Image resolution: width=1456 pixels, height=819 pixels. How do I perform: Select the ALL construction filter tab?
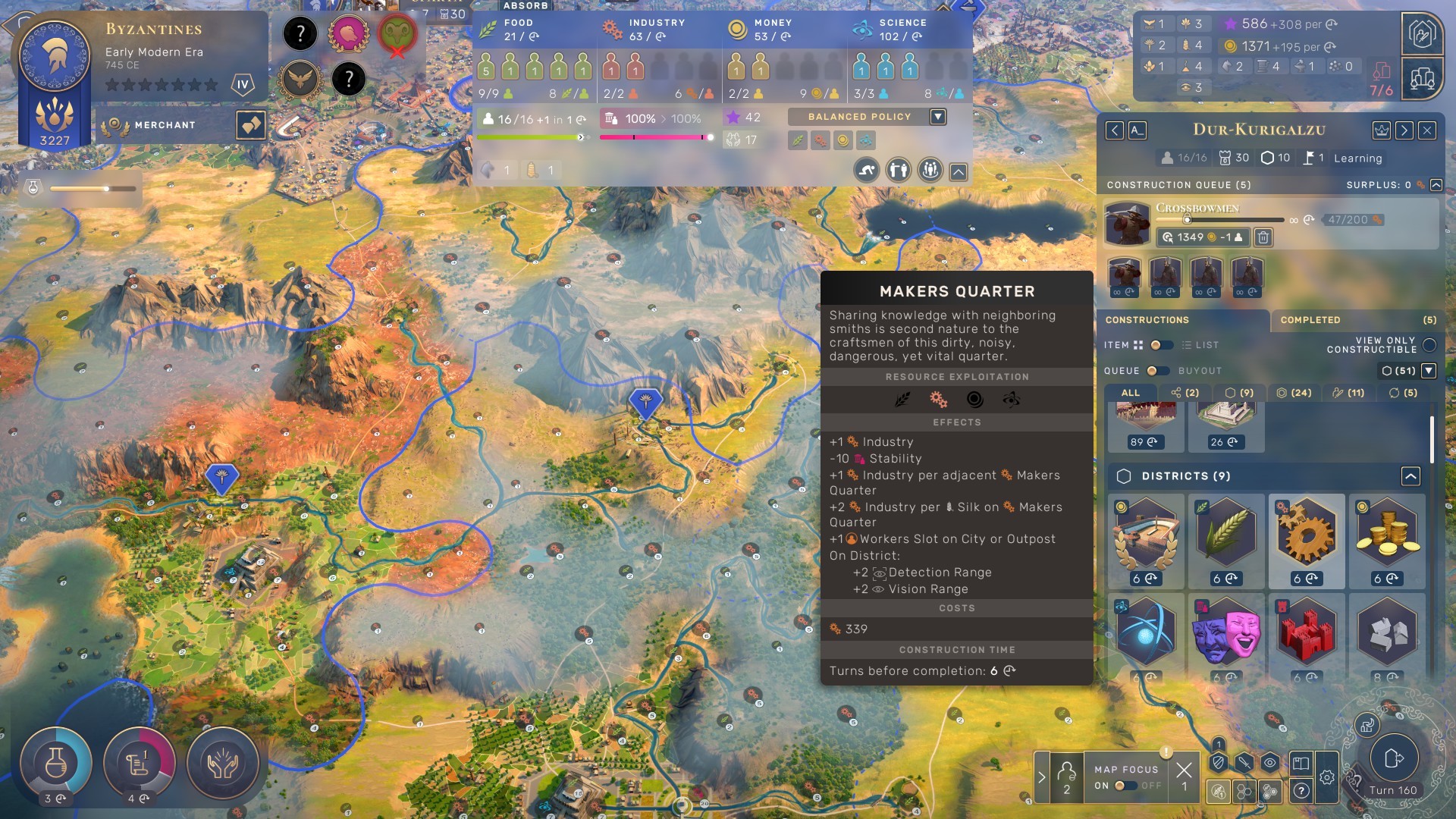(x=1130, y=393)
